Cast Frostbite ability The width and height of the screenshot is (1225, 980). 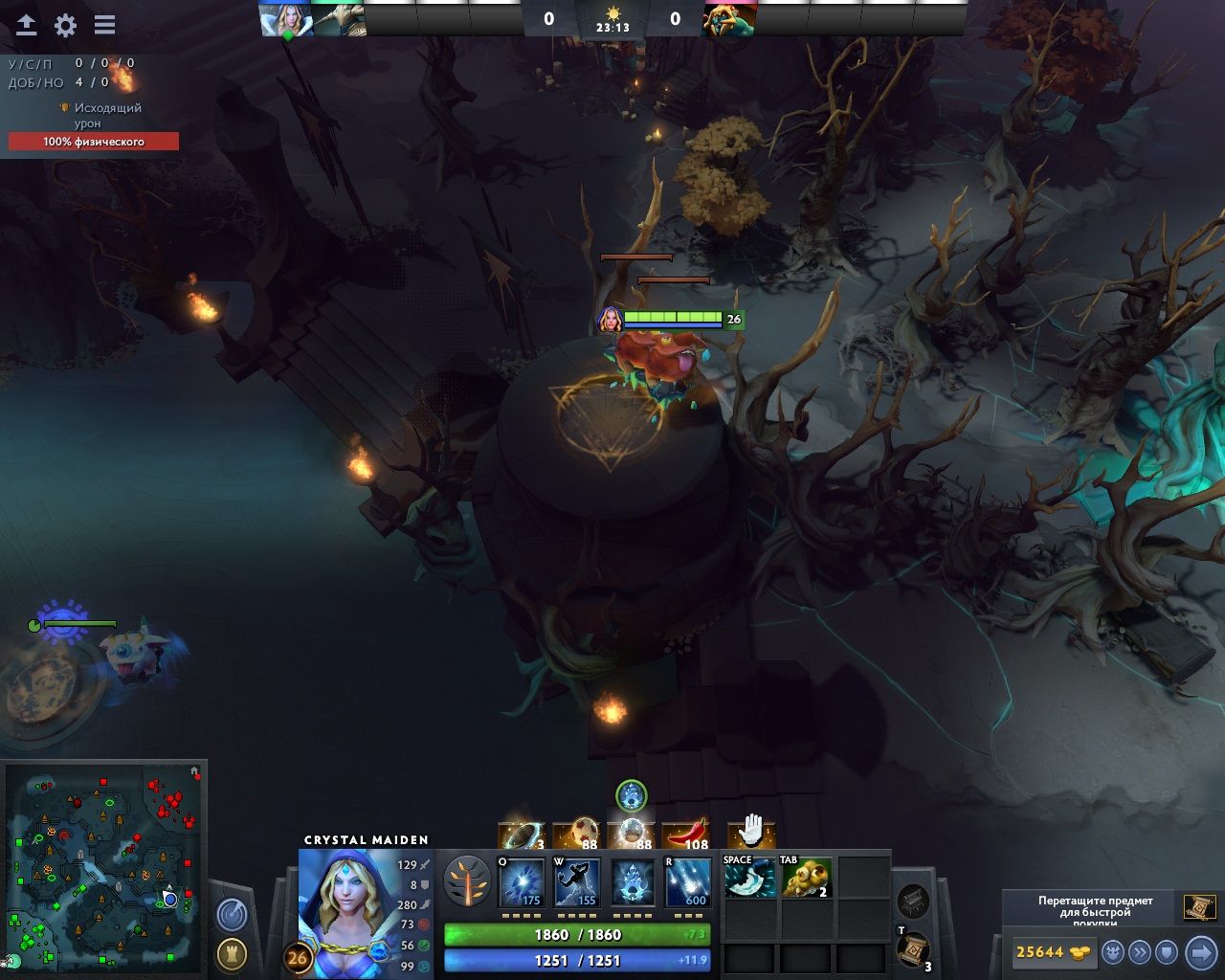[x=577, y=882]
